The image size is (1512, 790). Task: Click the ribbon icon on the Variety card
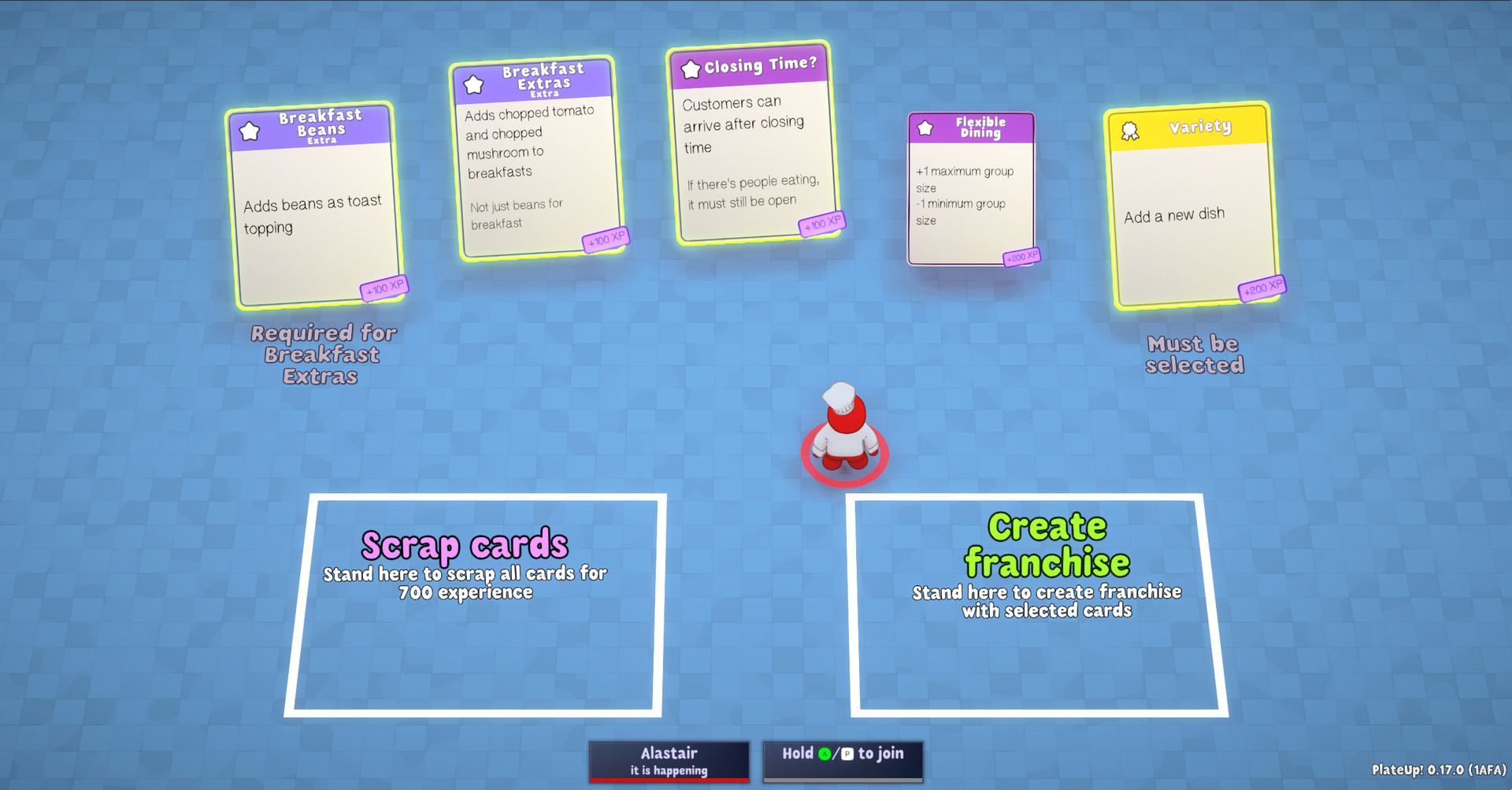[x=1132, y=128]
